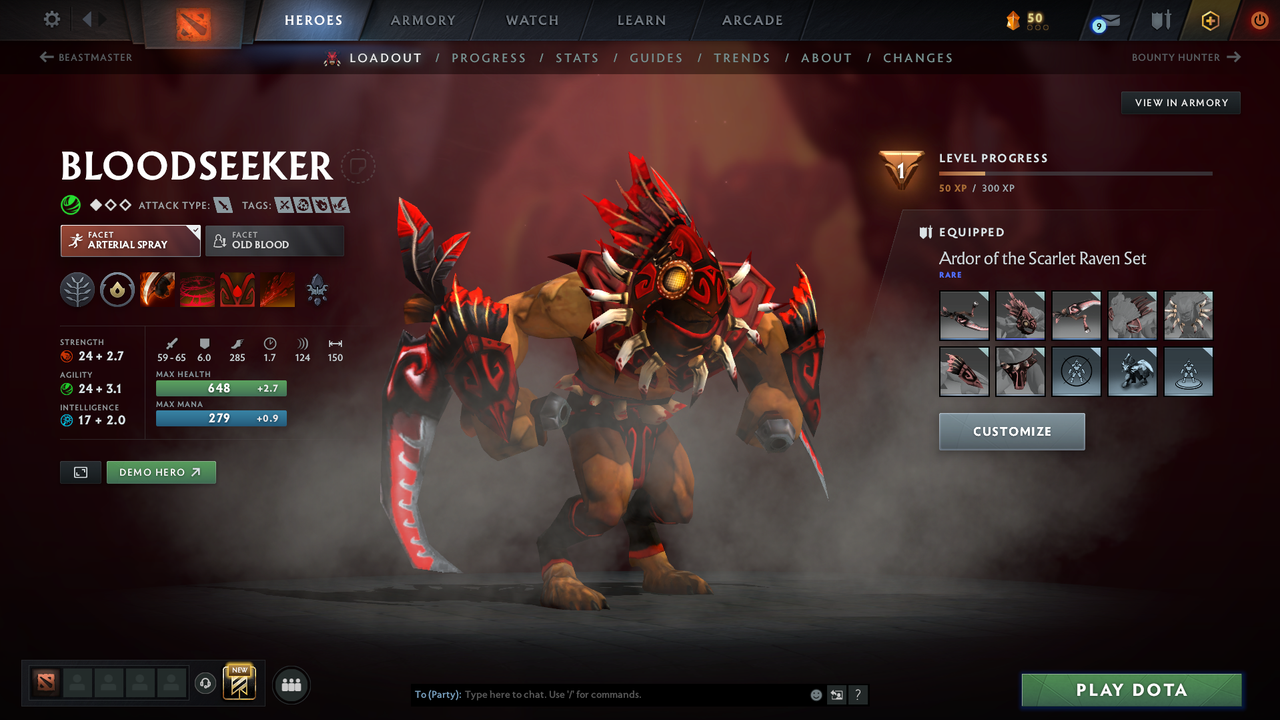Open the Thirst ability icon

(x=237, y=290)
